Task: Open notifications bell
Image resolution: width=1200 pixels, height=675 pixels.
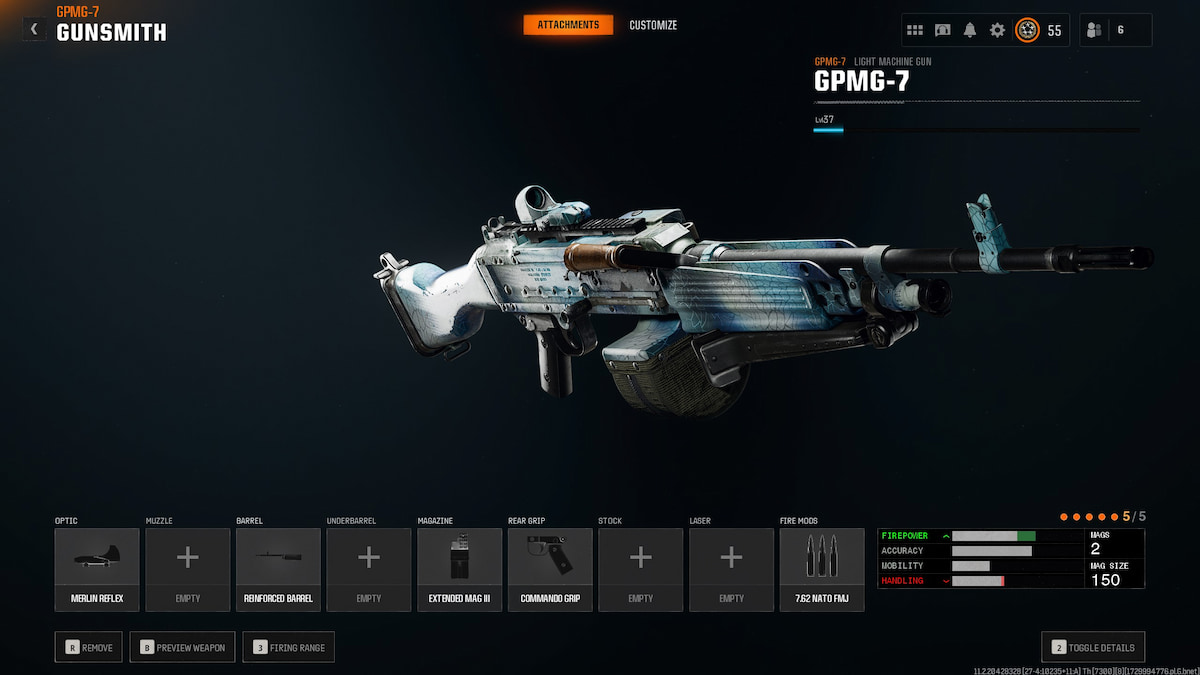Action: (x=970, y=30)
